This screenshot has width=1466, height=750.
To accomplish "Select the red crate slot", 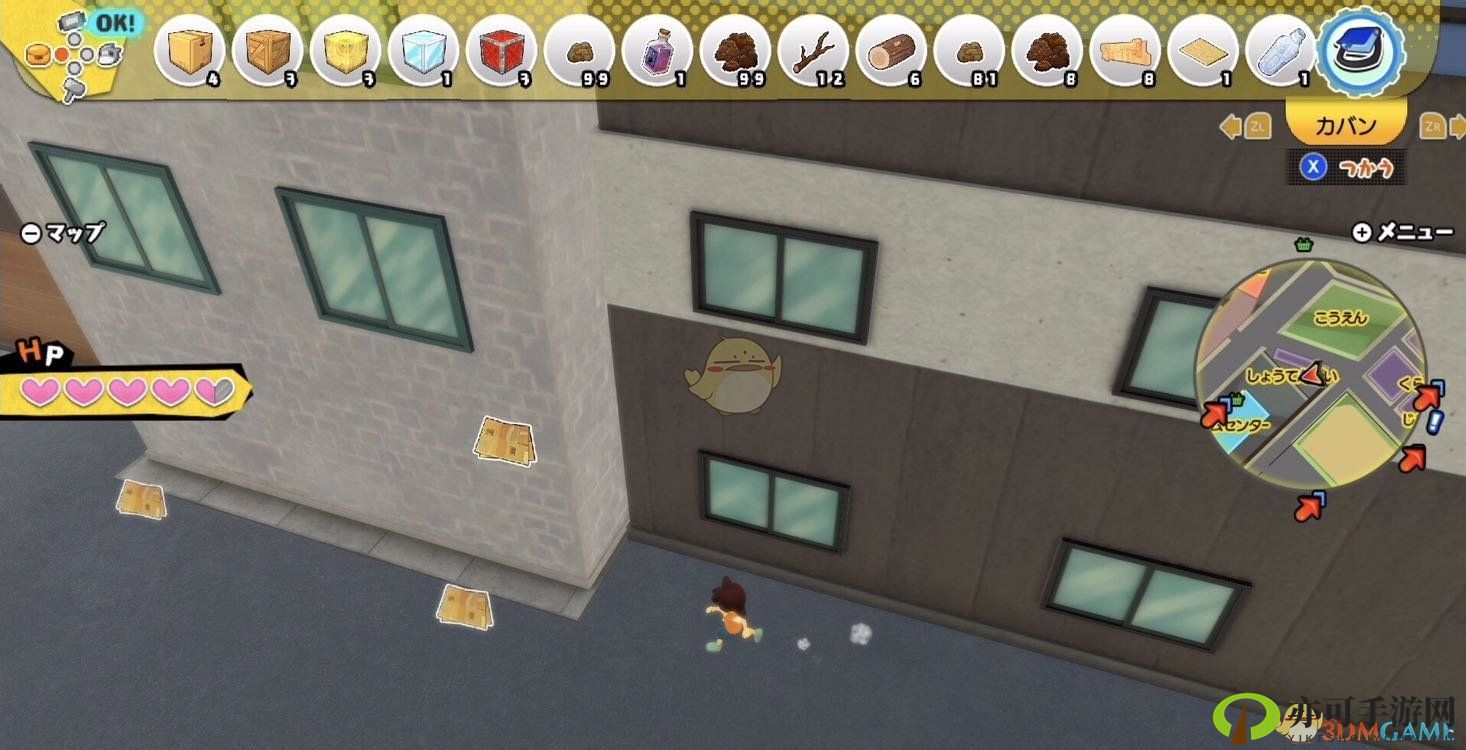I will pos(501,50).
